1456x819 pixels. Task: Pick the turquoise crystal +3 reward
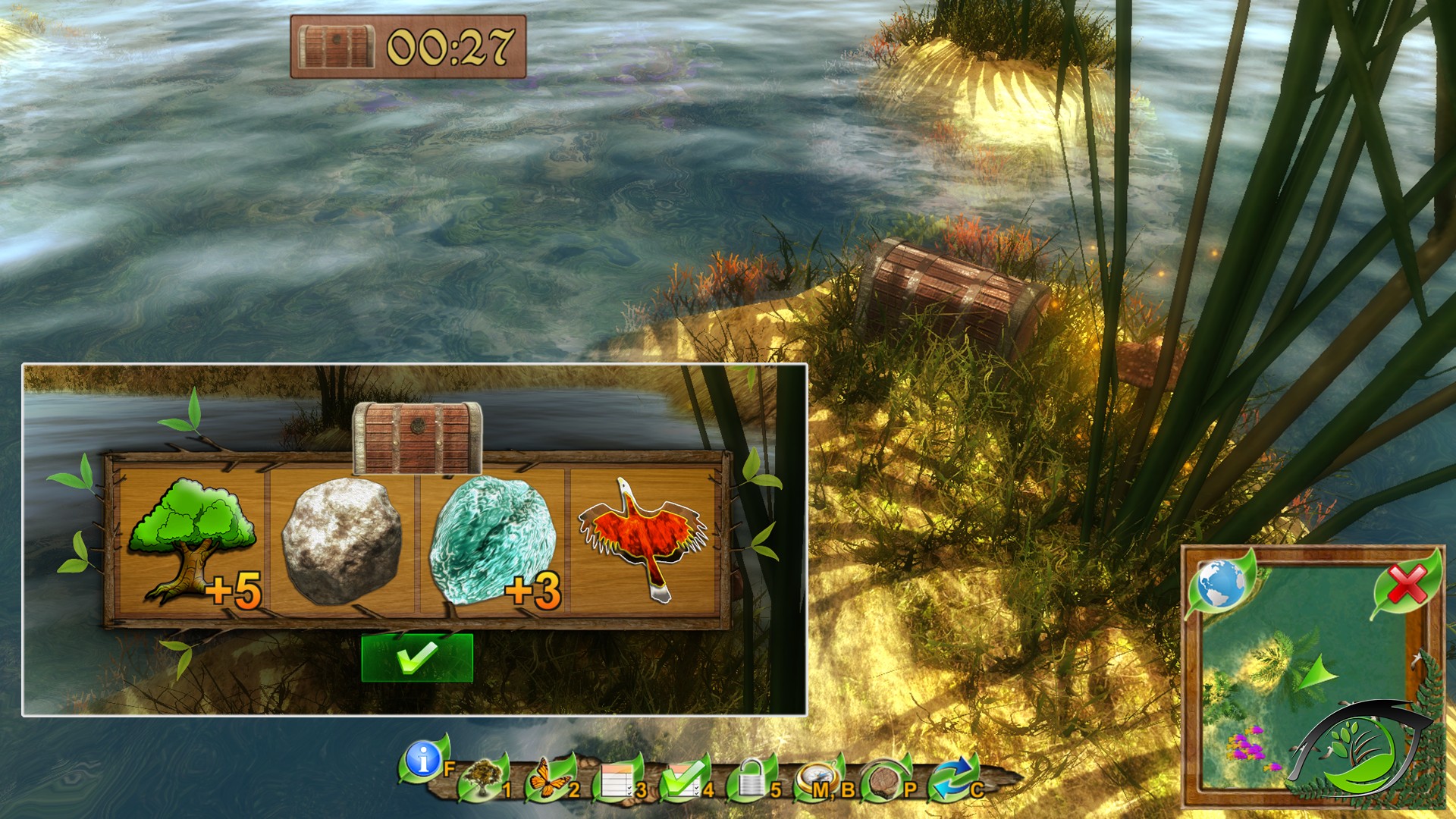[x=491, y=541]
